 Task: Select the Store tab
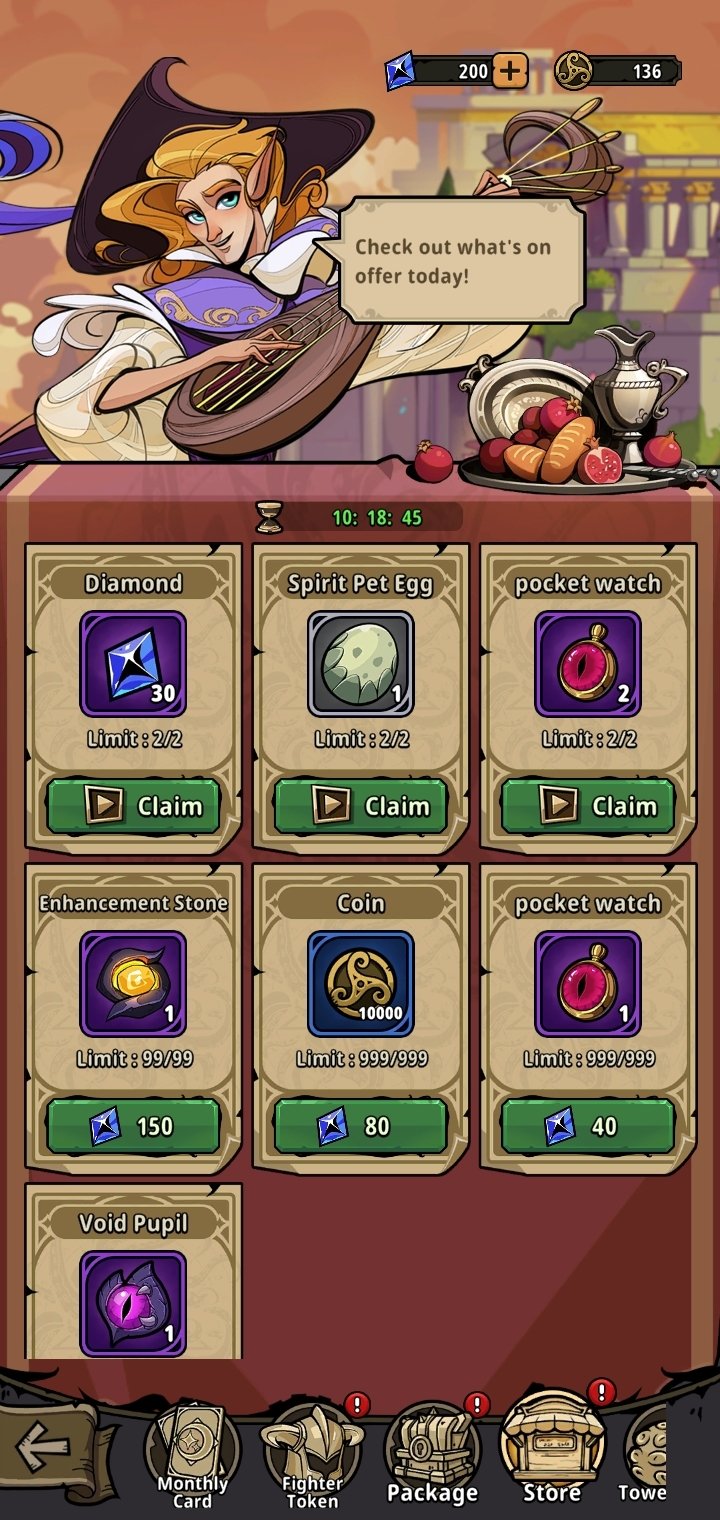[552, 1455]
